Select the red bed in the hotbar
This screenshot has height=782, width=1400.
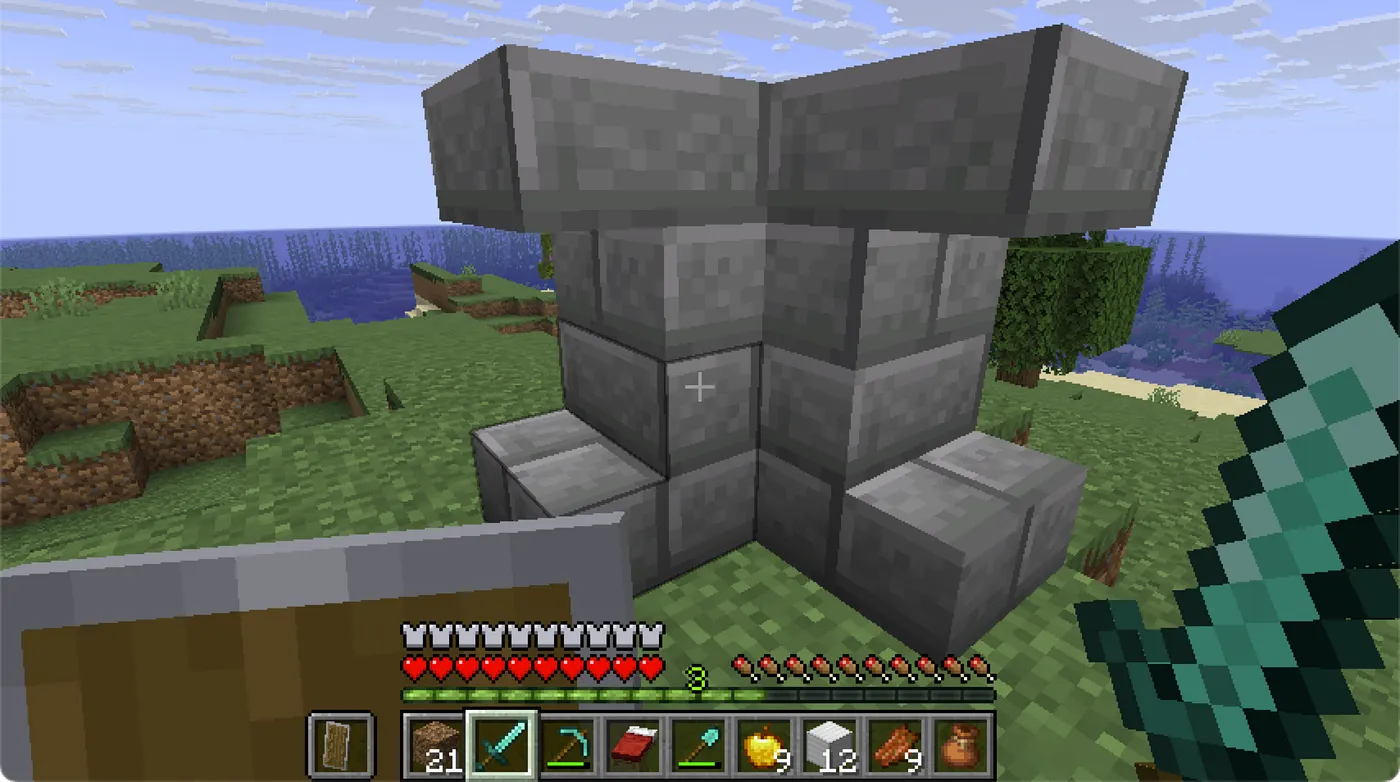[632, 745]
